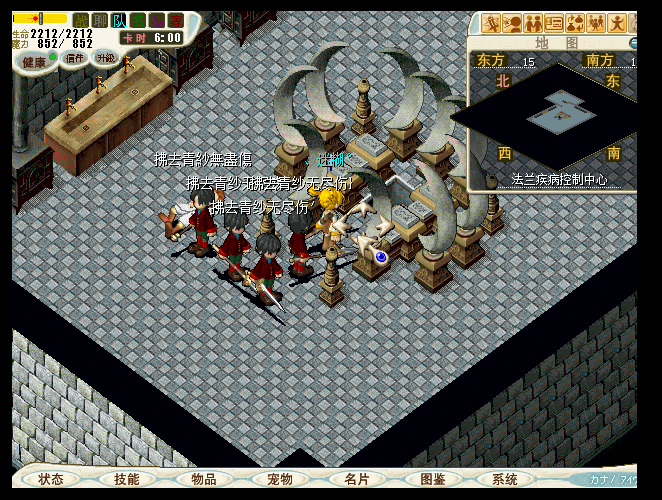The height and width of the screenshot is (500, 662).
Task: Open the 状态 status menu
Action: tap(51, 479)
